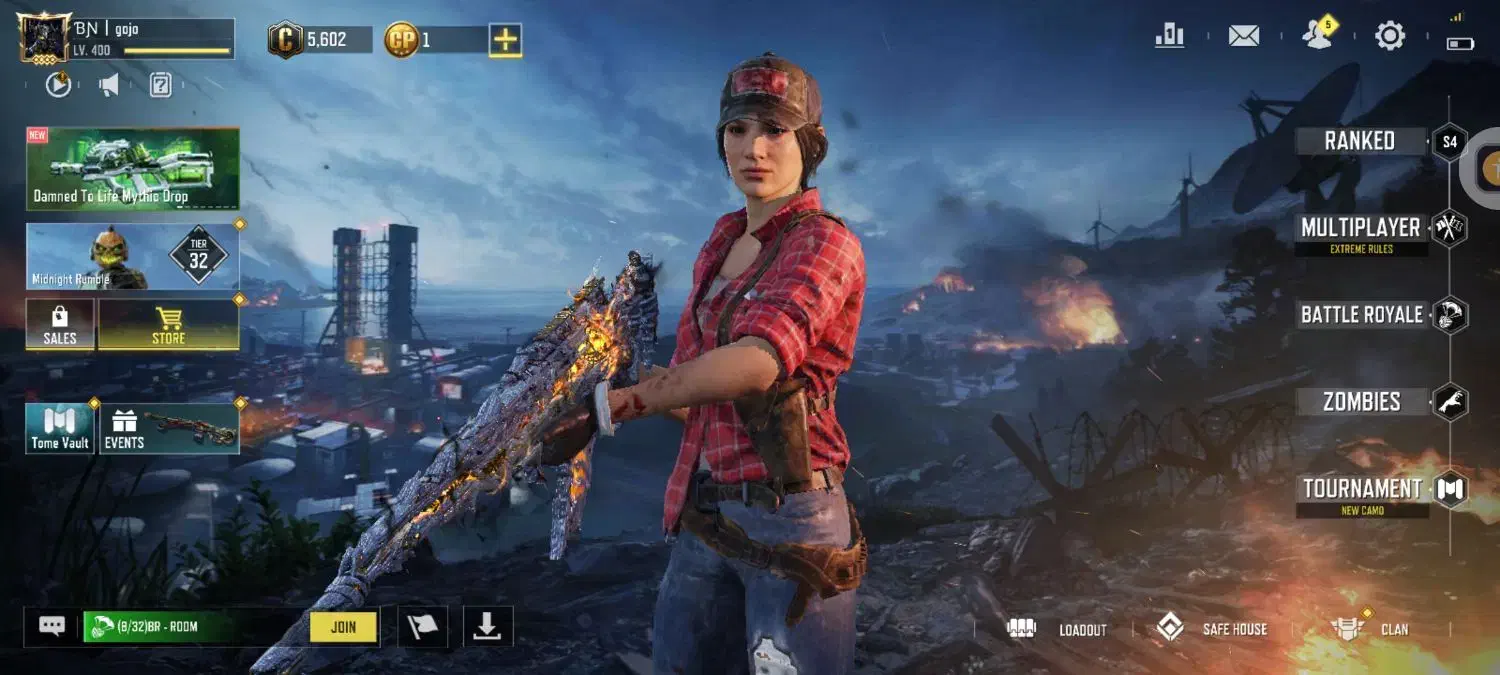Select Multiplayer mode
The width and height of the screenshot is (1500, 675).
1360,228
